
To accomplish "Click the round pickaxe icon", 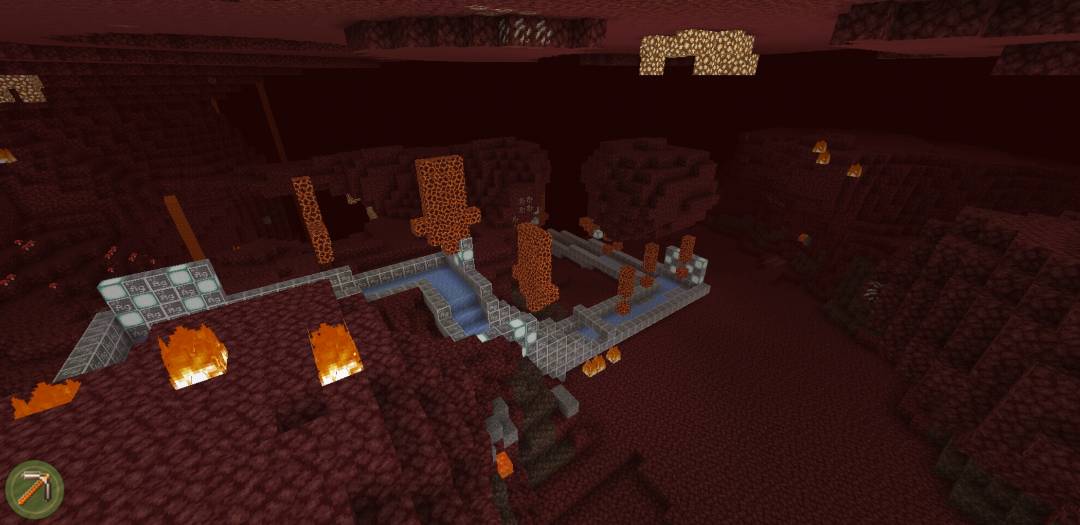I will [x=34, y=489].
